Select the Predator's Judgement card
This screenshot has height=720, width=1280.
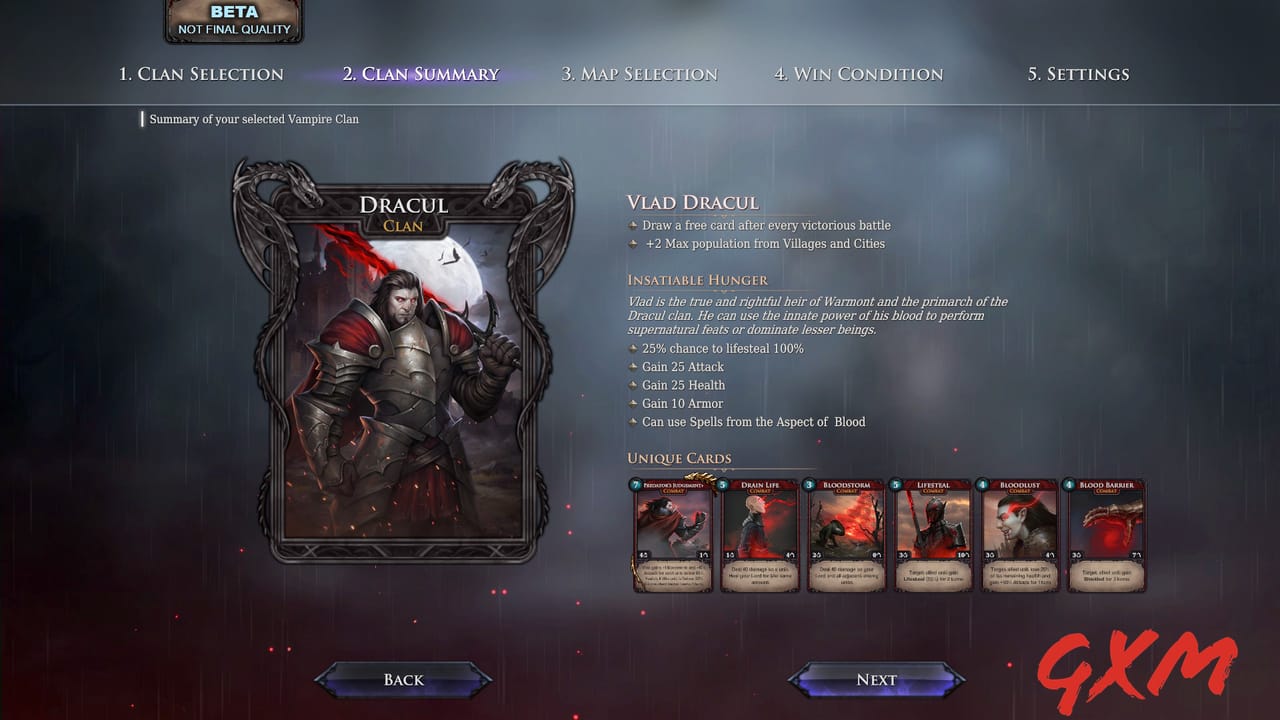pos(672,536)
